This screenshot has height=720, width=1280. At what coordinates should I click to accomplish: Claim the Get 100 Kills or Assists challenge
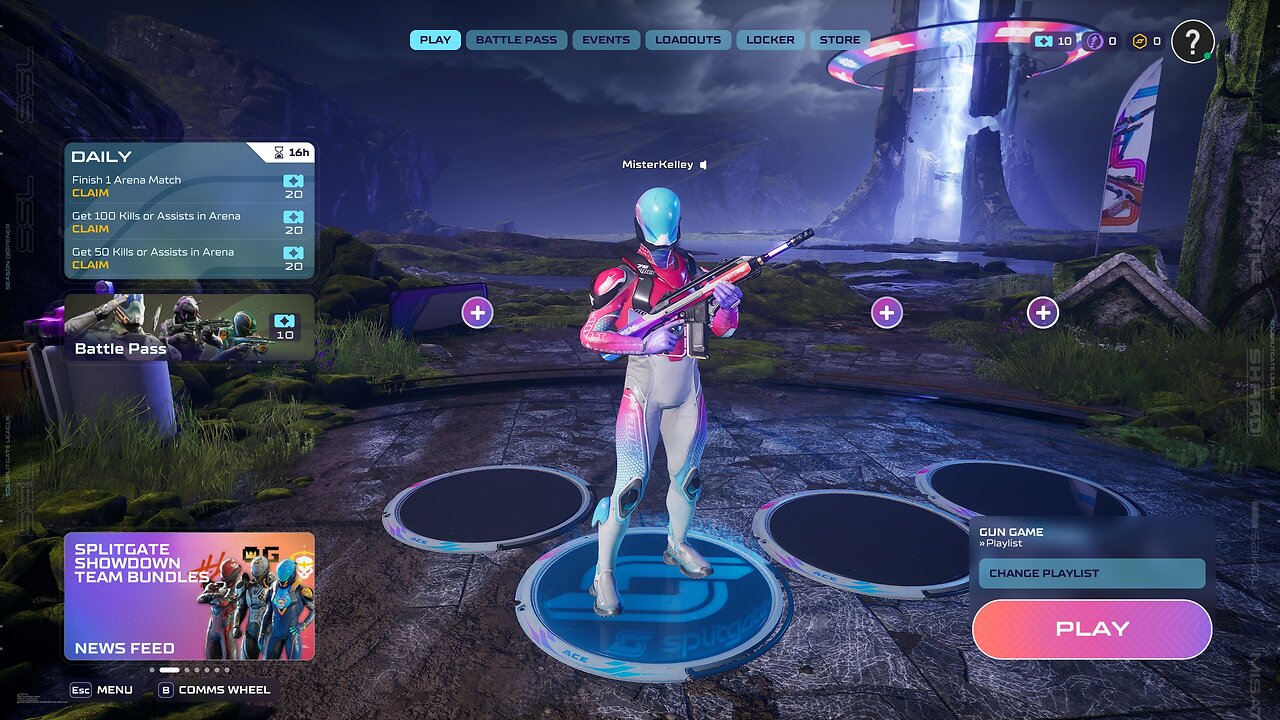(x=91, y=229)
